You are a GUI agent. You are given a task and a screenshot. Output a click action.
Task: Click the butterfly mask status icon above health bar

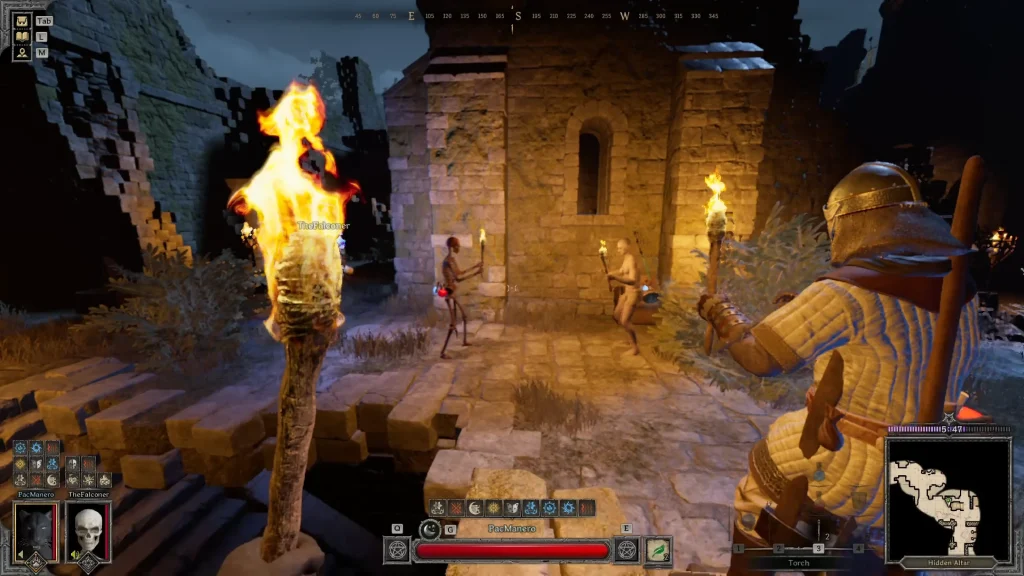(x=513, y=508)
